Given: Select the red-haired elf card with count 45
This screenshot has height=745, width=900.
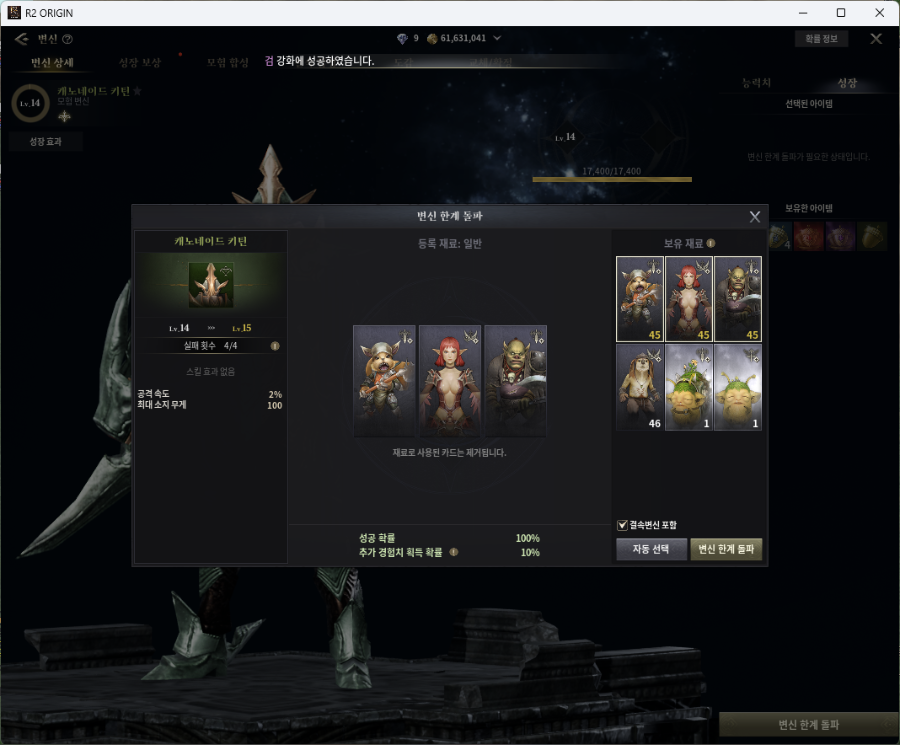Looking at the screenshot, I should pyautogui.click(x=689, y=299).
